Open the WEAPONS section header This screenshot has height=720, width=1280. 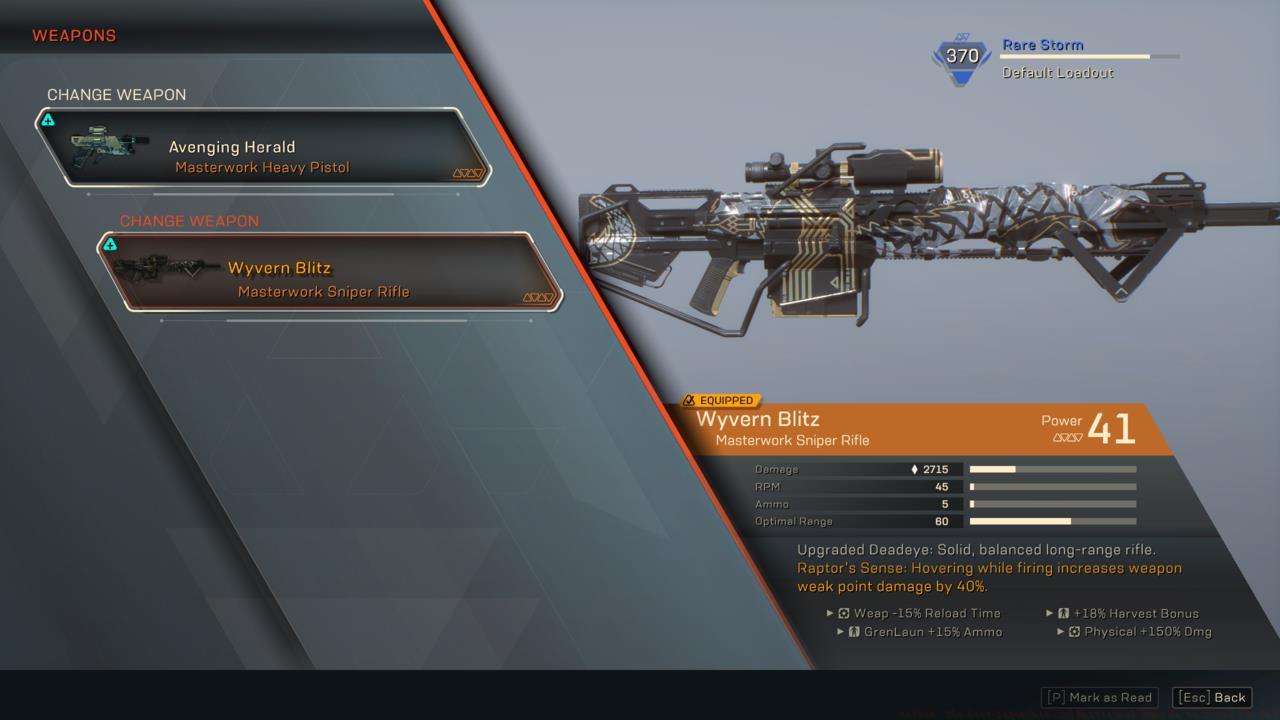[x=74, y=35]
